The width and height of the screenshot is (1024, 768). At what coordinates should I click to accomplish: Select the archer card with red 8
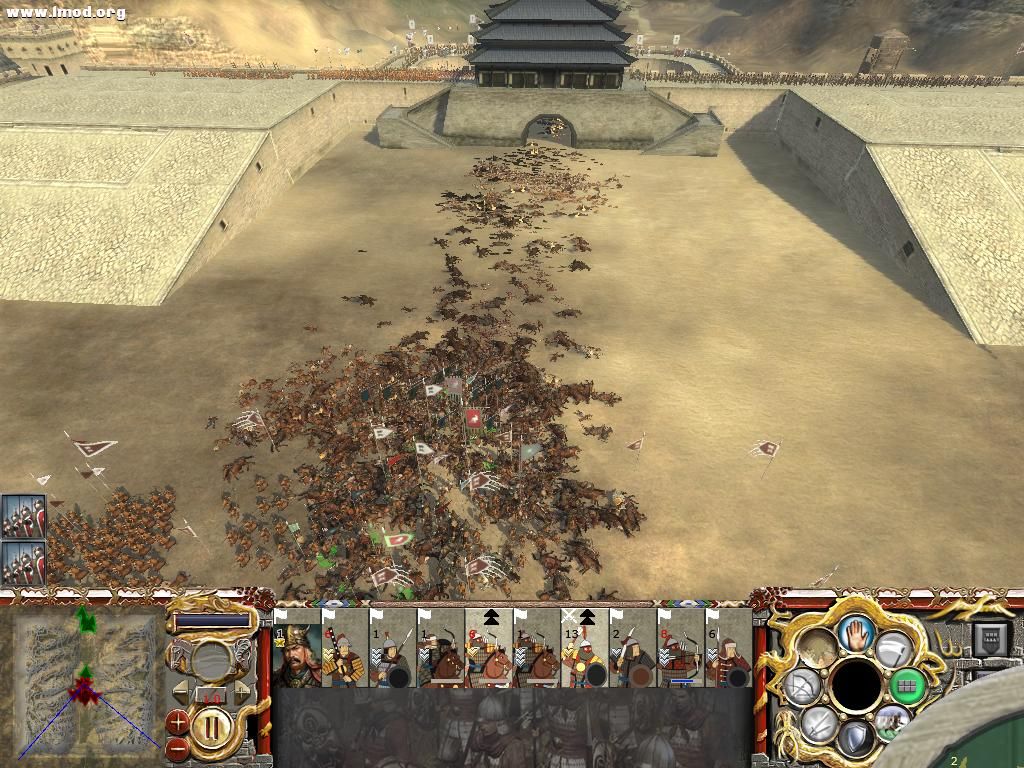681,654
